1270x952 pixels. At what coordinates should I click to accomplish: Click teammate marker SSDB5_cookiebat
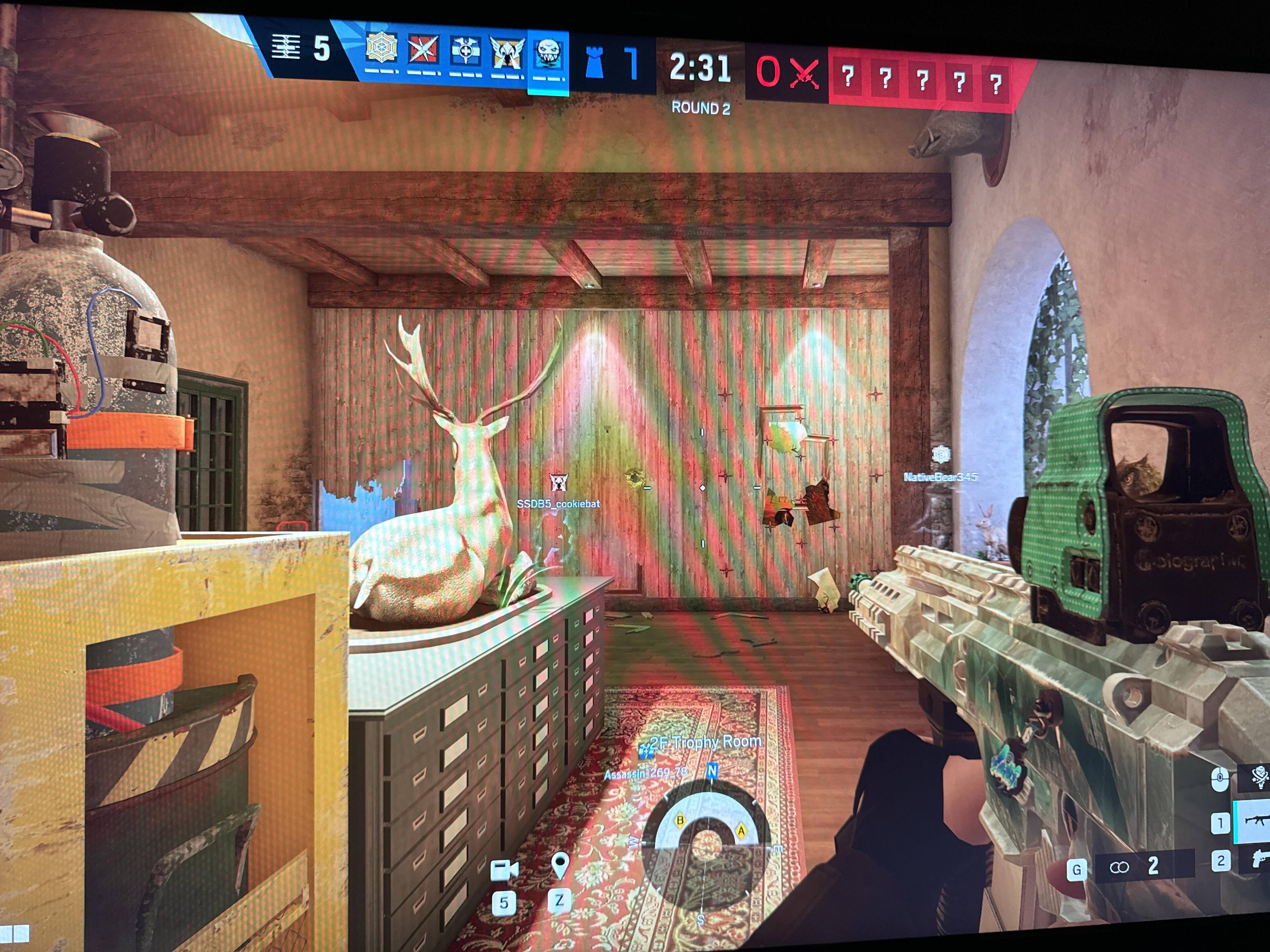[557, 483]
